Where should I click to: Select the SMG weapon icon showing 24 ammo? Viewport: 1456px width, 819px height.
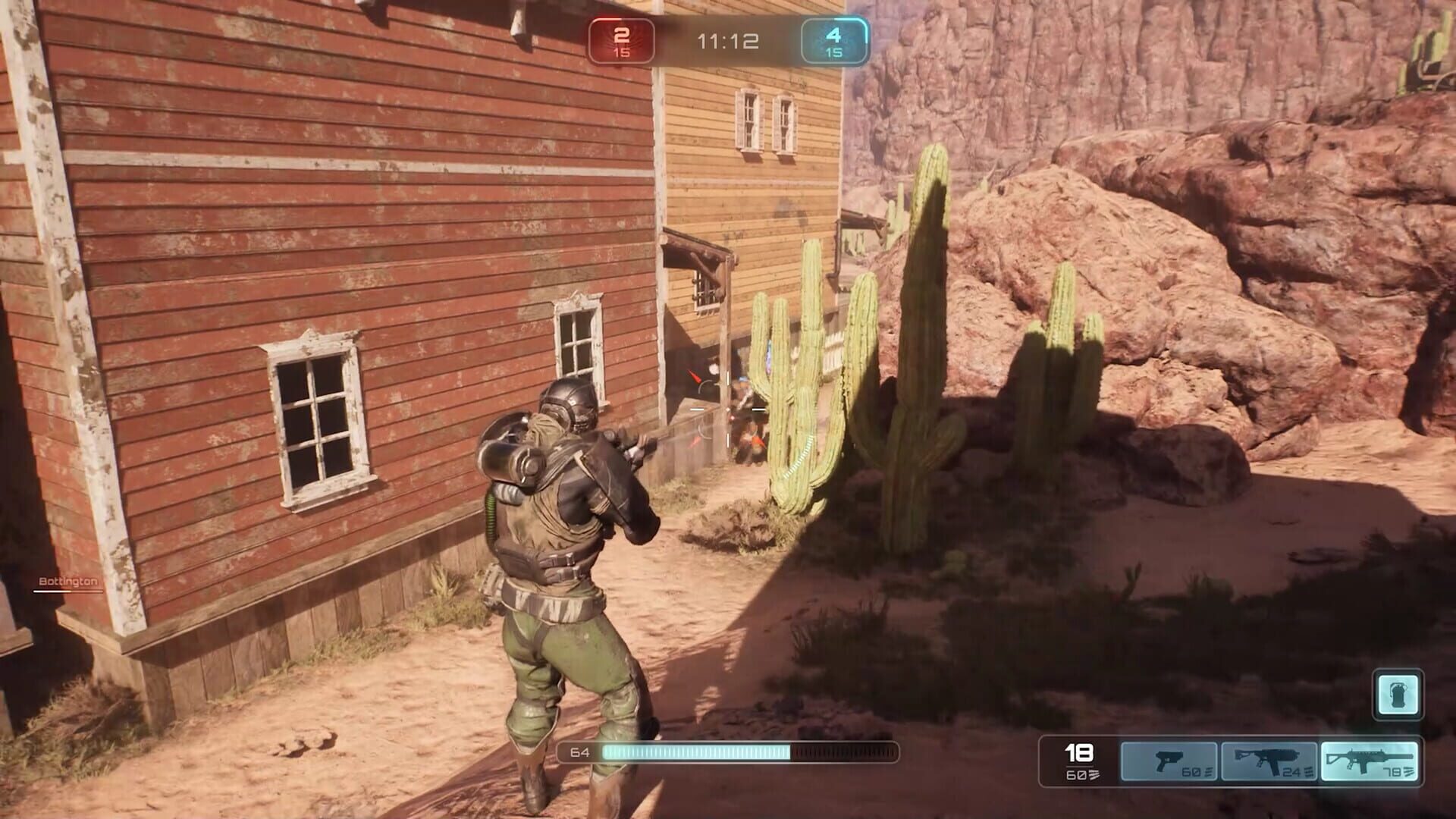tap(1268, 761)
